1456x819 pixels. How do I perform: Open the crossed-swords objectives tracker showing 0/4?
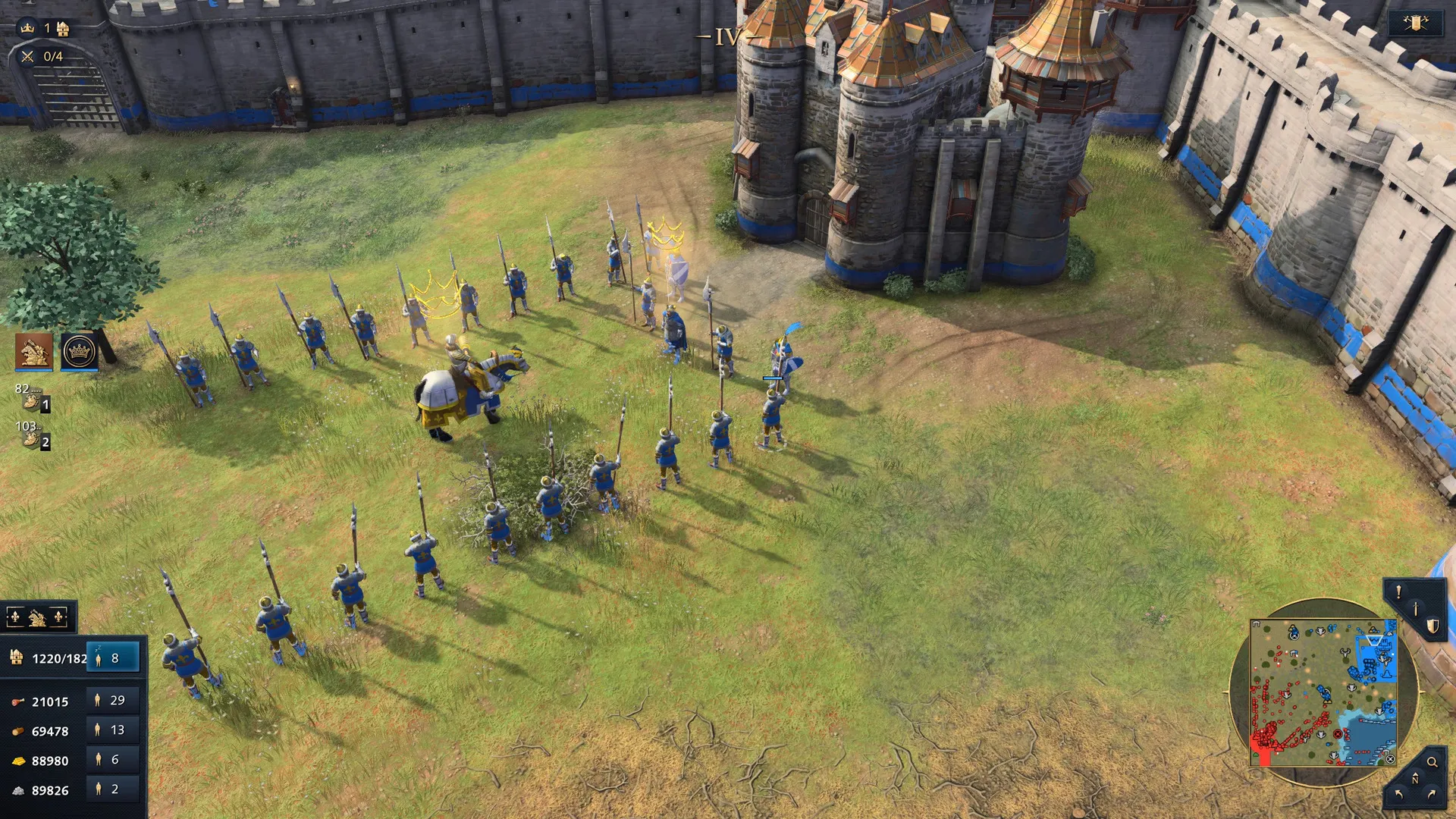[x=42, y=56]
